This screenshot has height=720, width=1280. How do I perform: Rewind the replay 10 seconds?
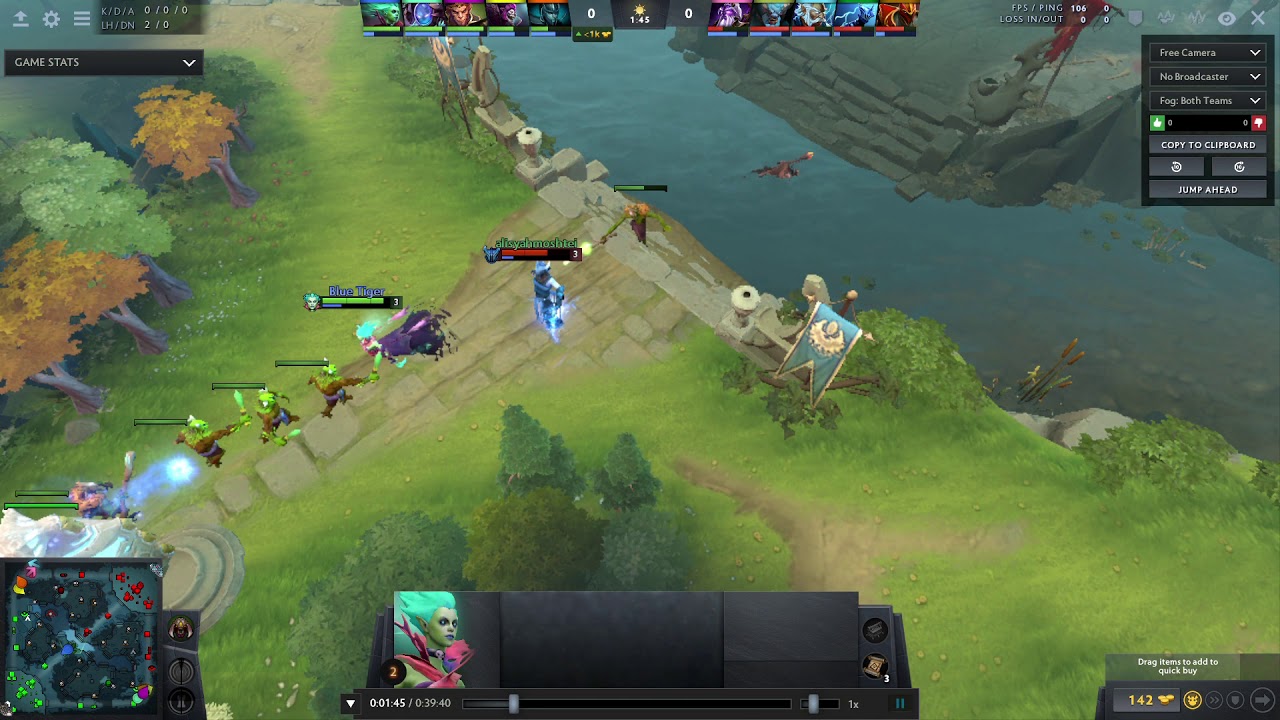(1176, 166)
